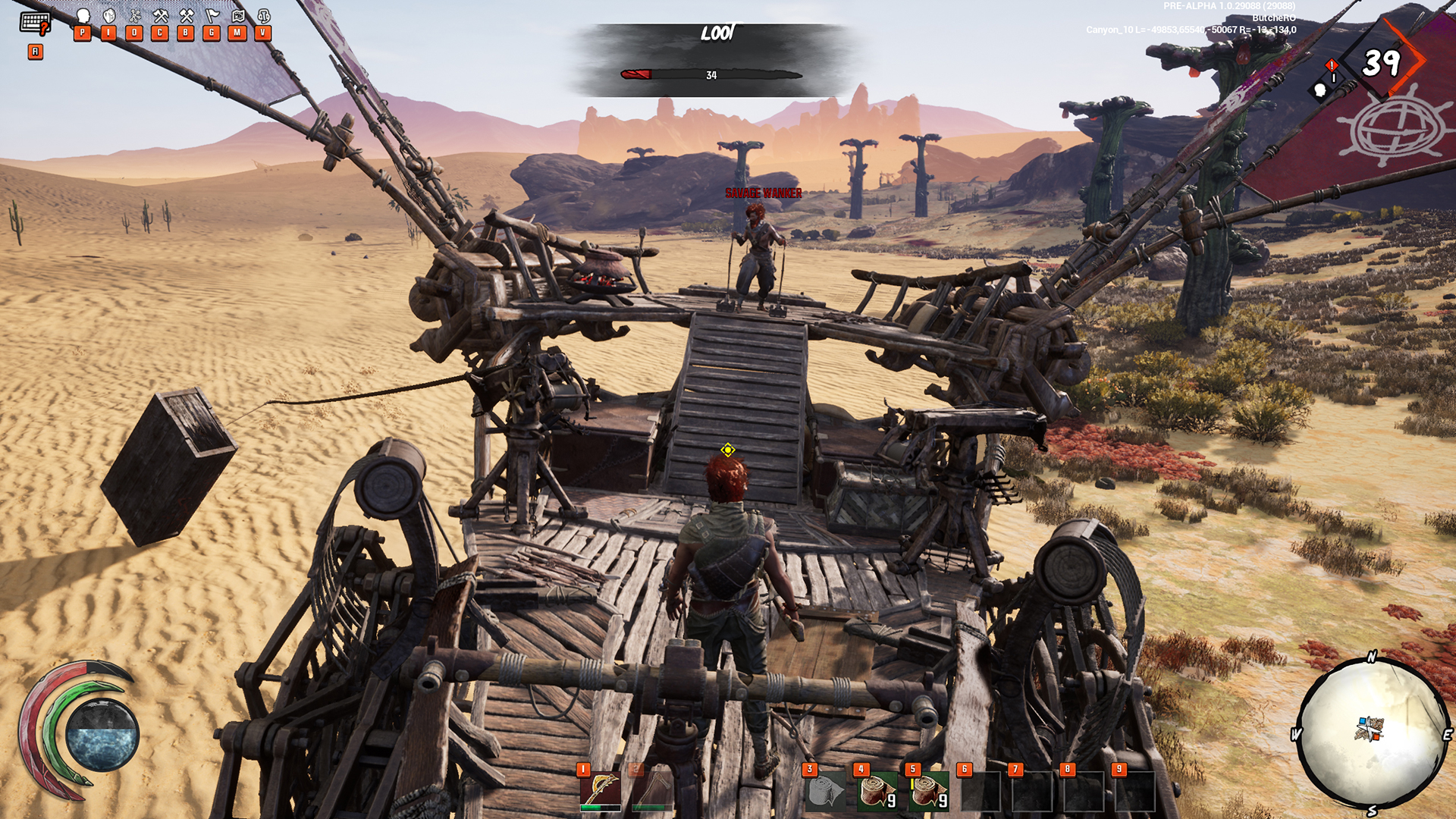The width and height of the screenshot is (1456, 819).
Task: Open the backpack inventory icon
Action: tap(109, 16)
